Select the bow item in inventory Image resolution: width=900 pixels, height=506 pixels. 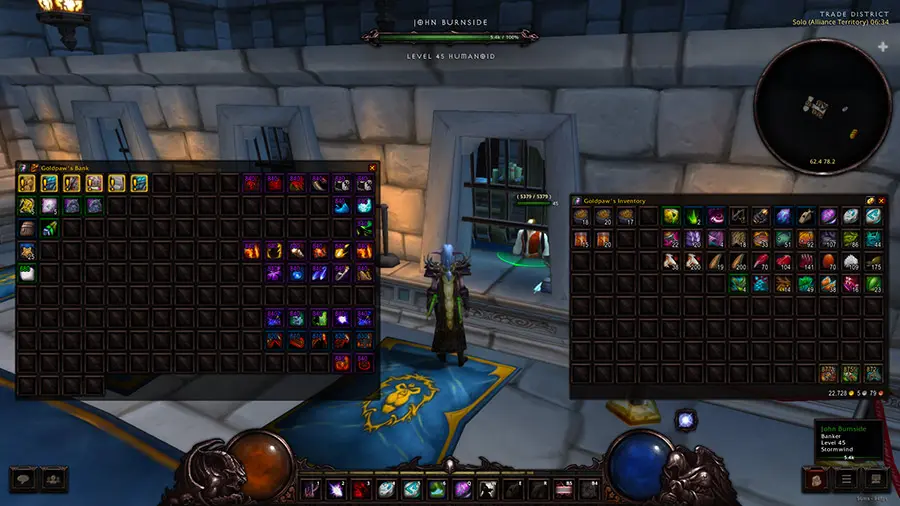(739, 216)
